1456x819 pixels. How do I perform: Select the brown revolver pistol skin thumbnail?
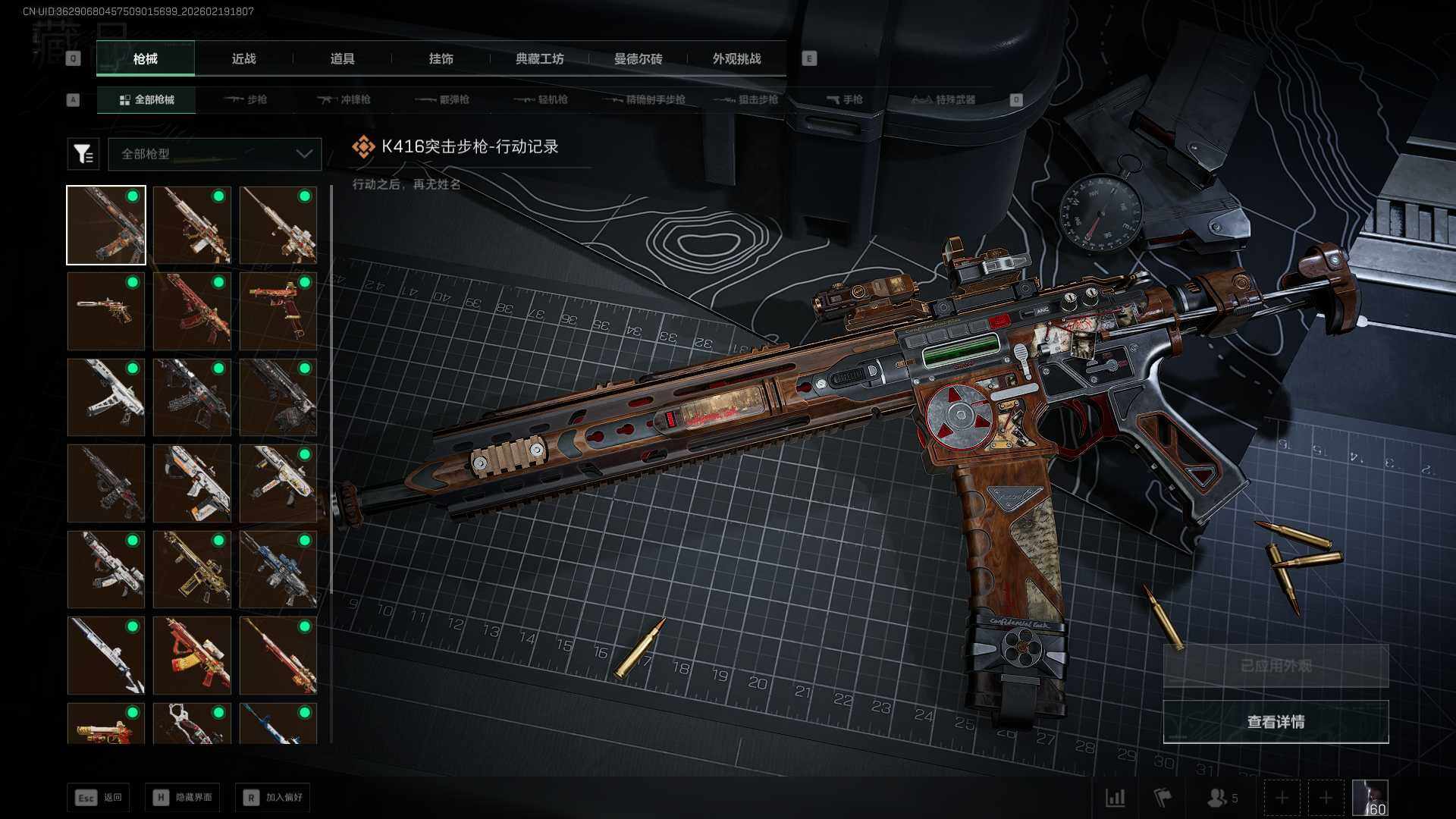(106, 311)
